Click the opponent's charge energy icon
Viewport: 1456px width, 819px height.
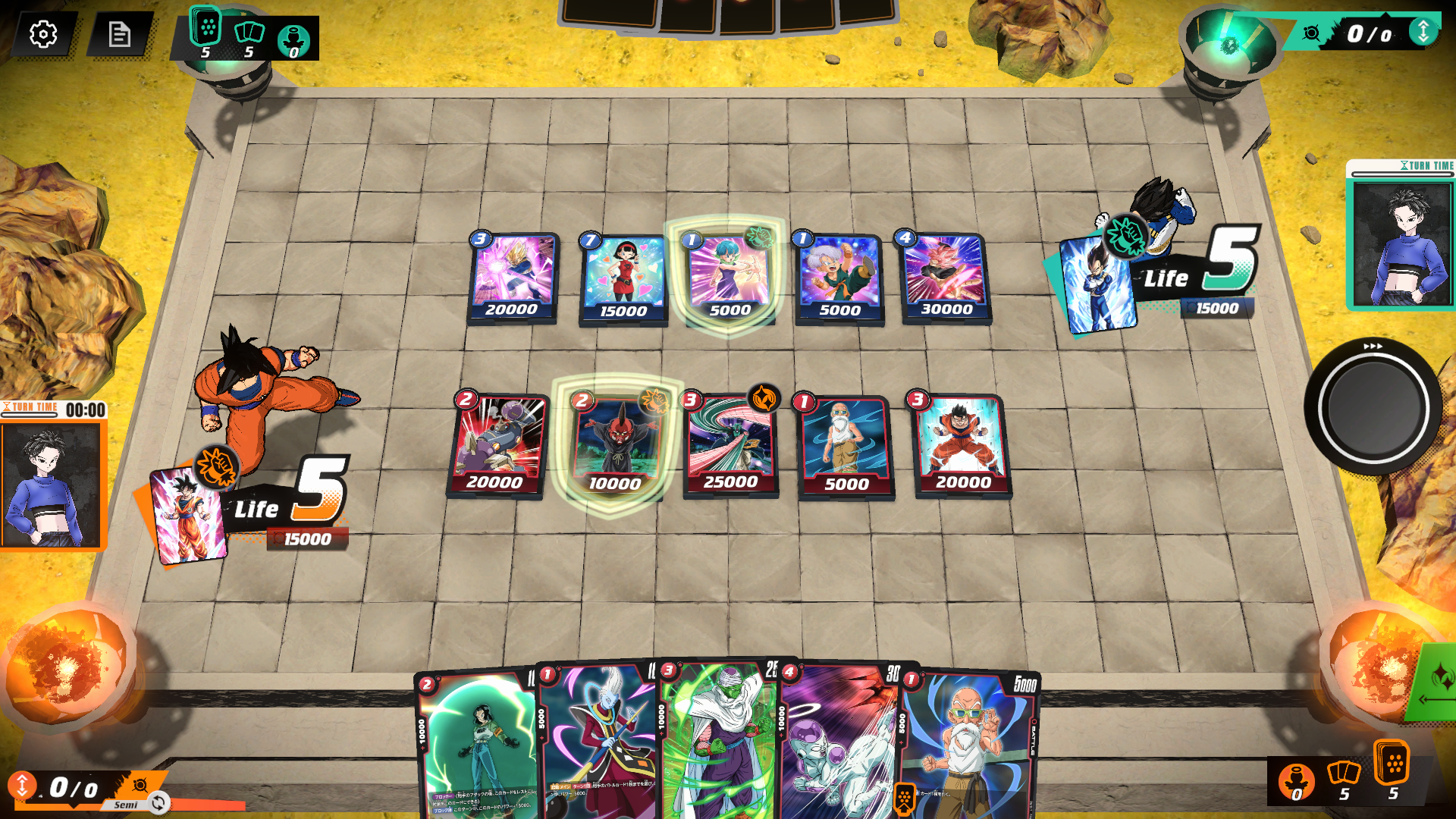293,36
